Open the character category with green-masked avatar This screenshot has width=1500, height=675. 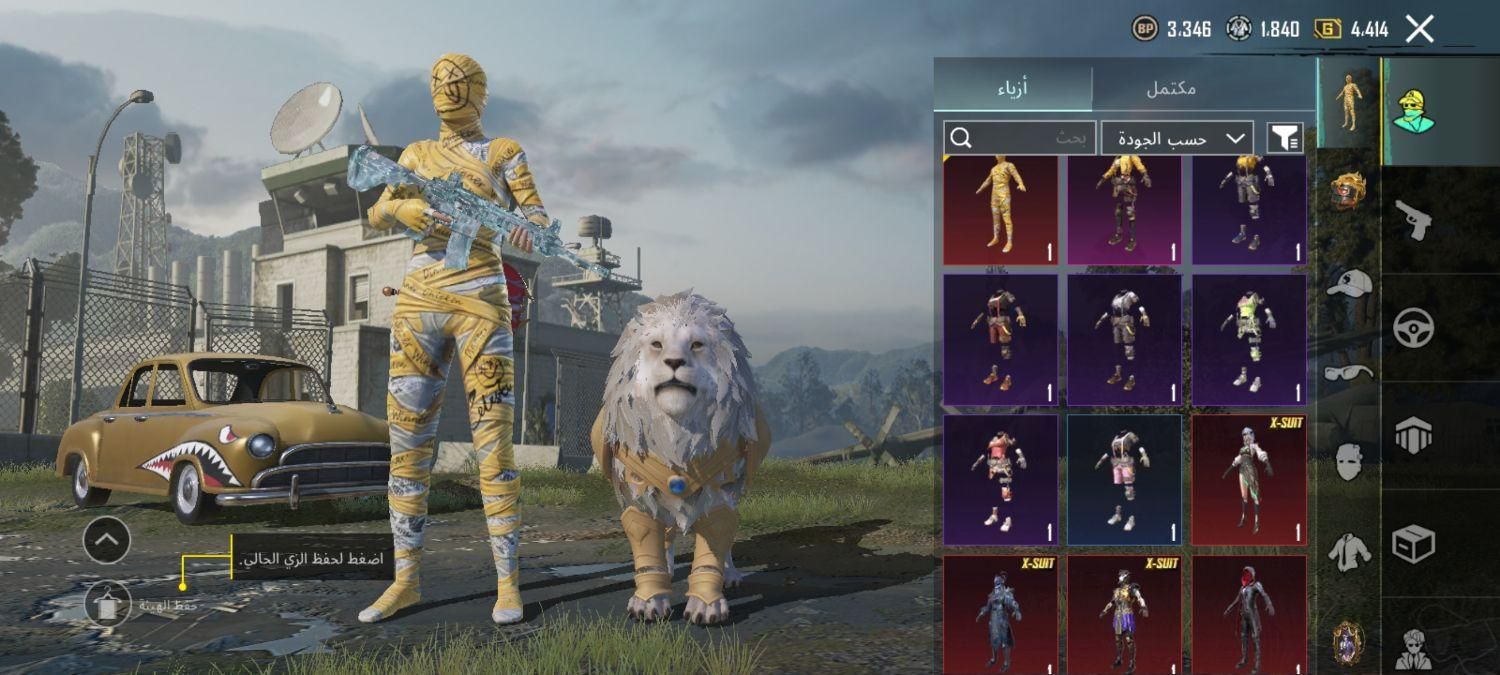1414,112
